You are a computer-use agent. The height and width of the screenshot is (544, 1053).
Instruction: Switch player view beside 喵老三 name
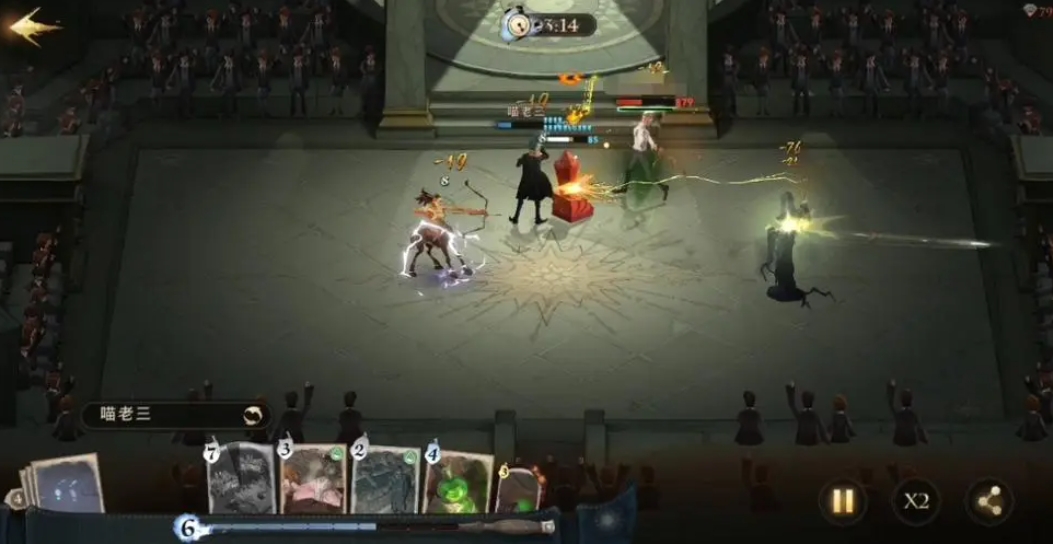255,415
